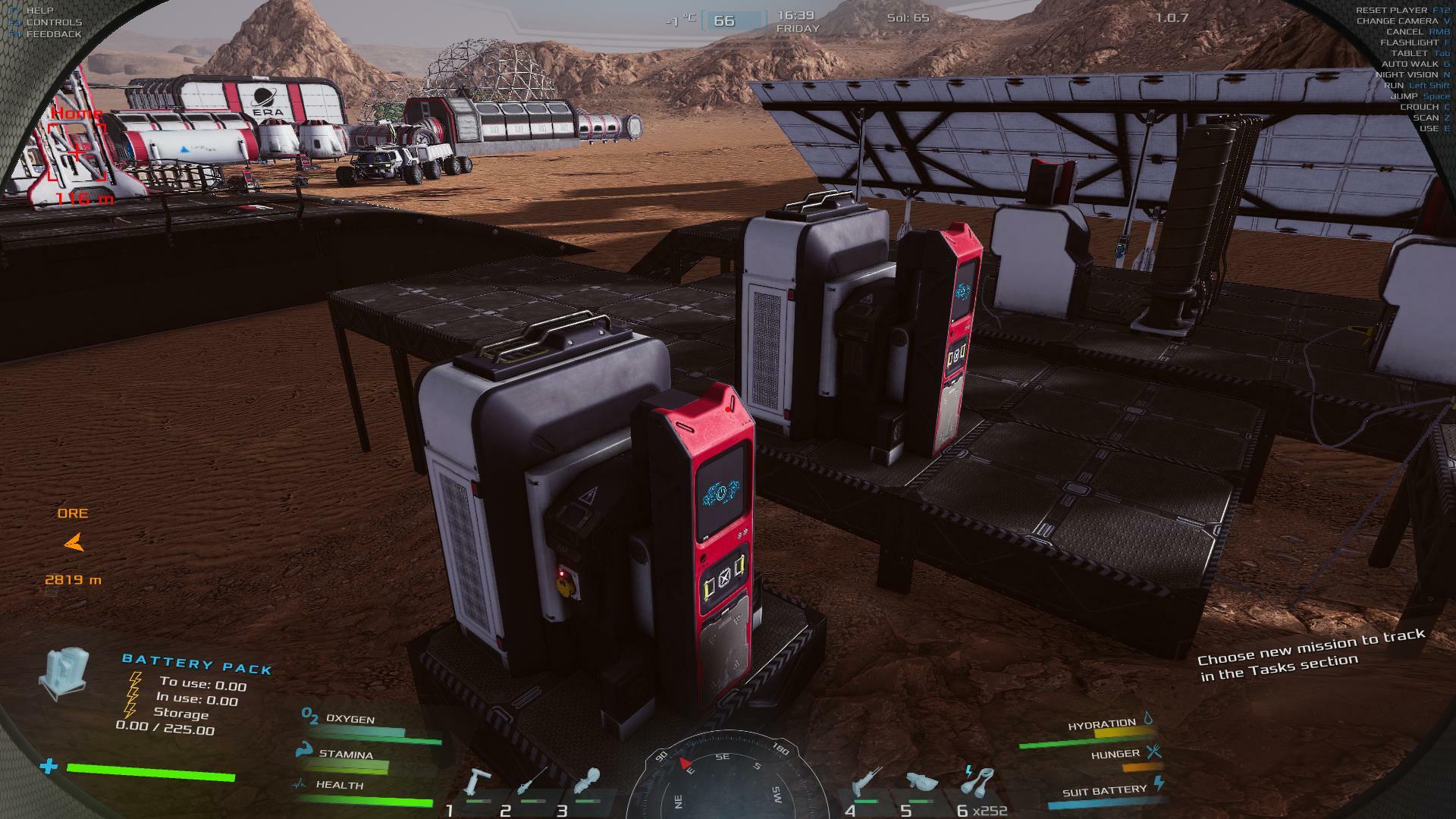Select the red Home waypoint marker
The image size is (1456, 819).
(x=77, y=153)
